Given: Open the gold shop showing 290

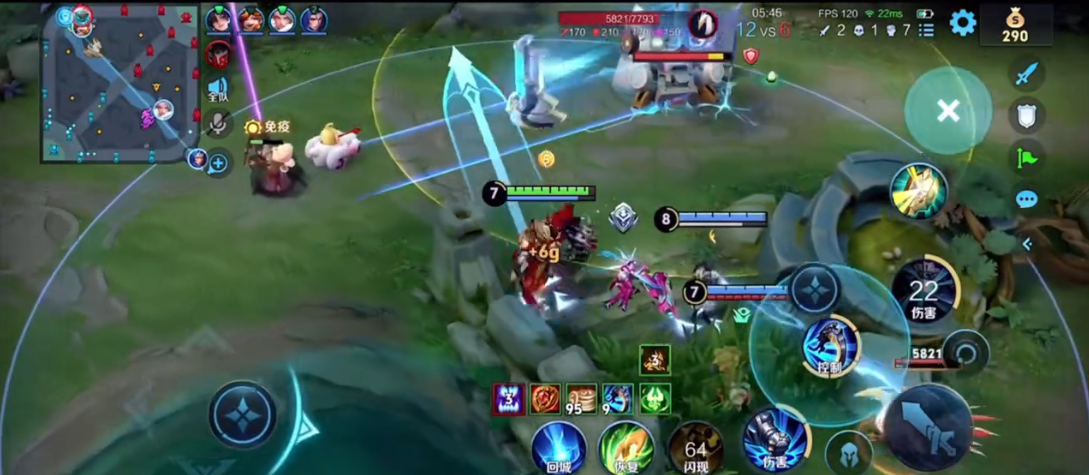Looking at the screenshot, I should [x=1015, y=24].
